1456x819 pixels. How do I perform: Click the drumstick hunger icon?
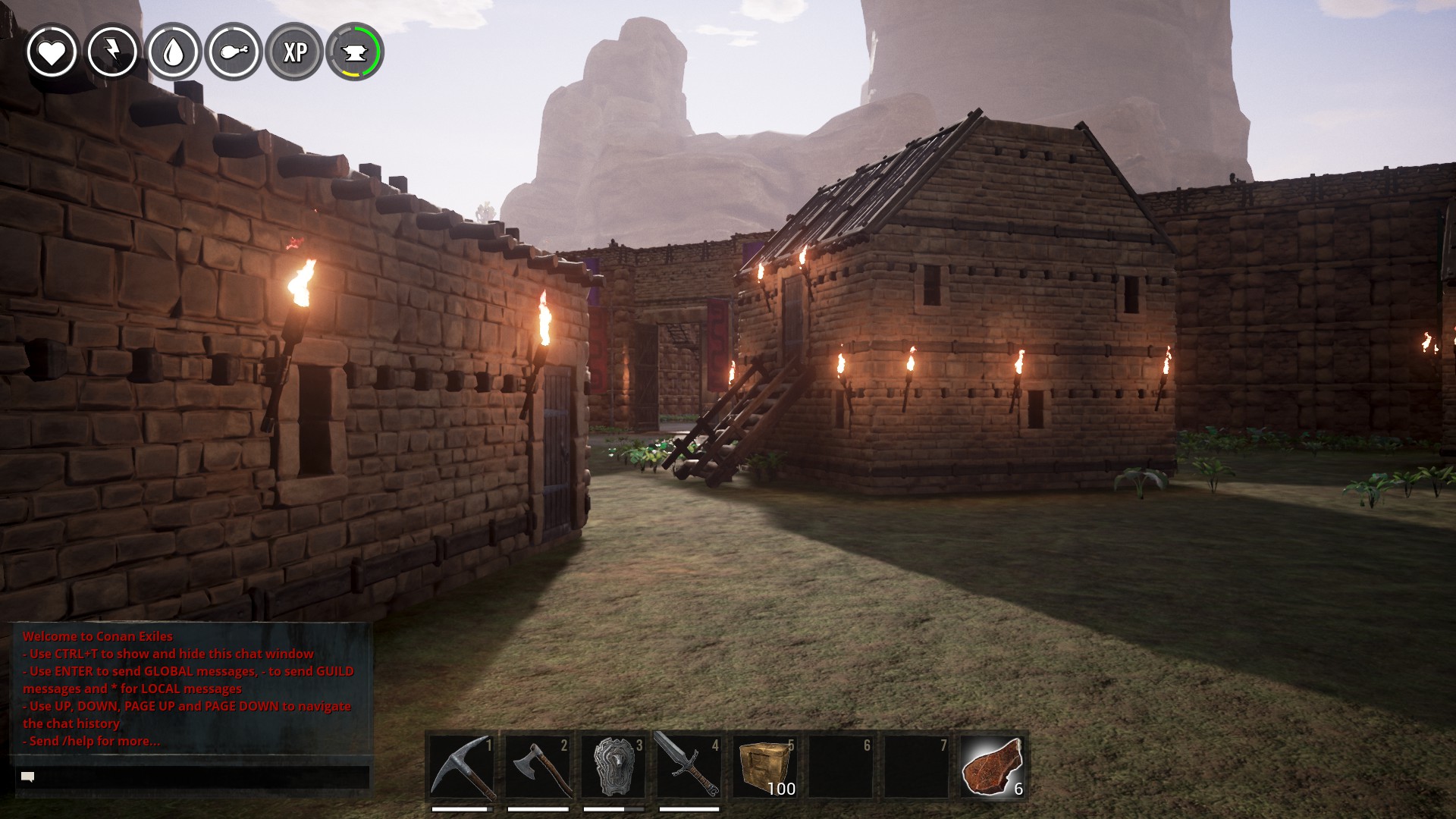coord(234,52)
